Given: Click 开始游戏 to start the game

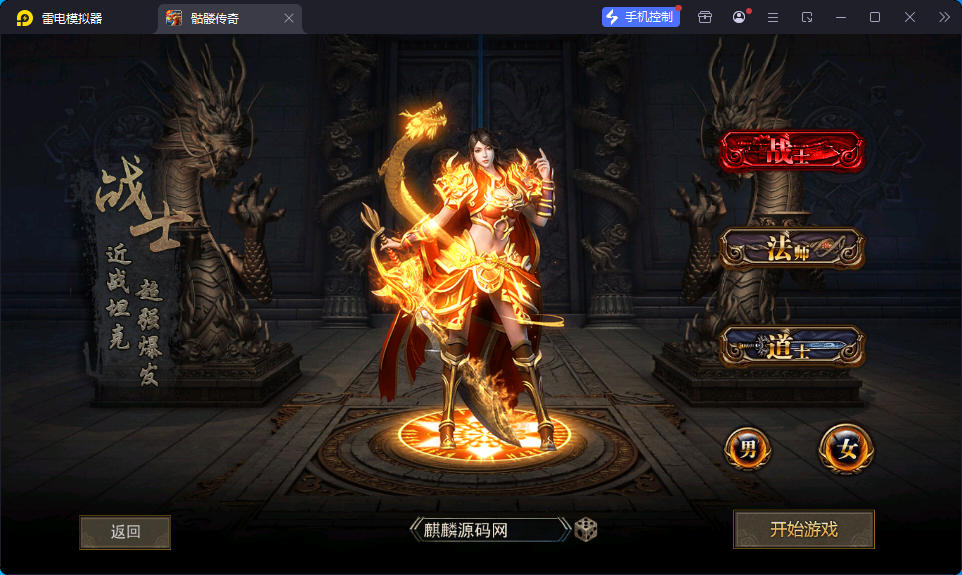Looking at the screenshot, I should 804,529.
